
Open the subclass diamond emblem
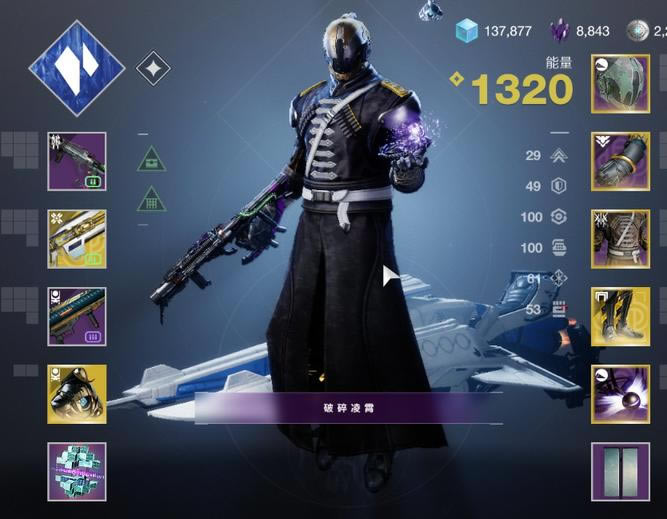pyautogui.click(x=77, y=68)
